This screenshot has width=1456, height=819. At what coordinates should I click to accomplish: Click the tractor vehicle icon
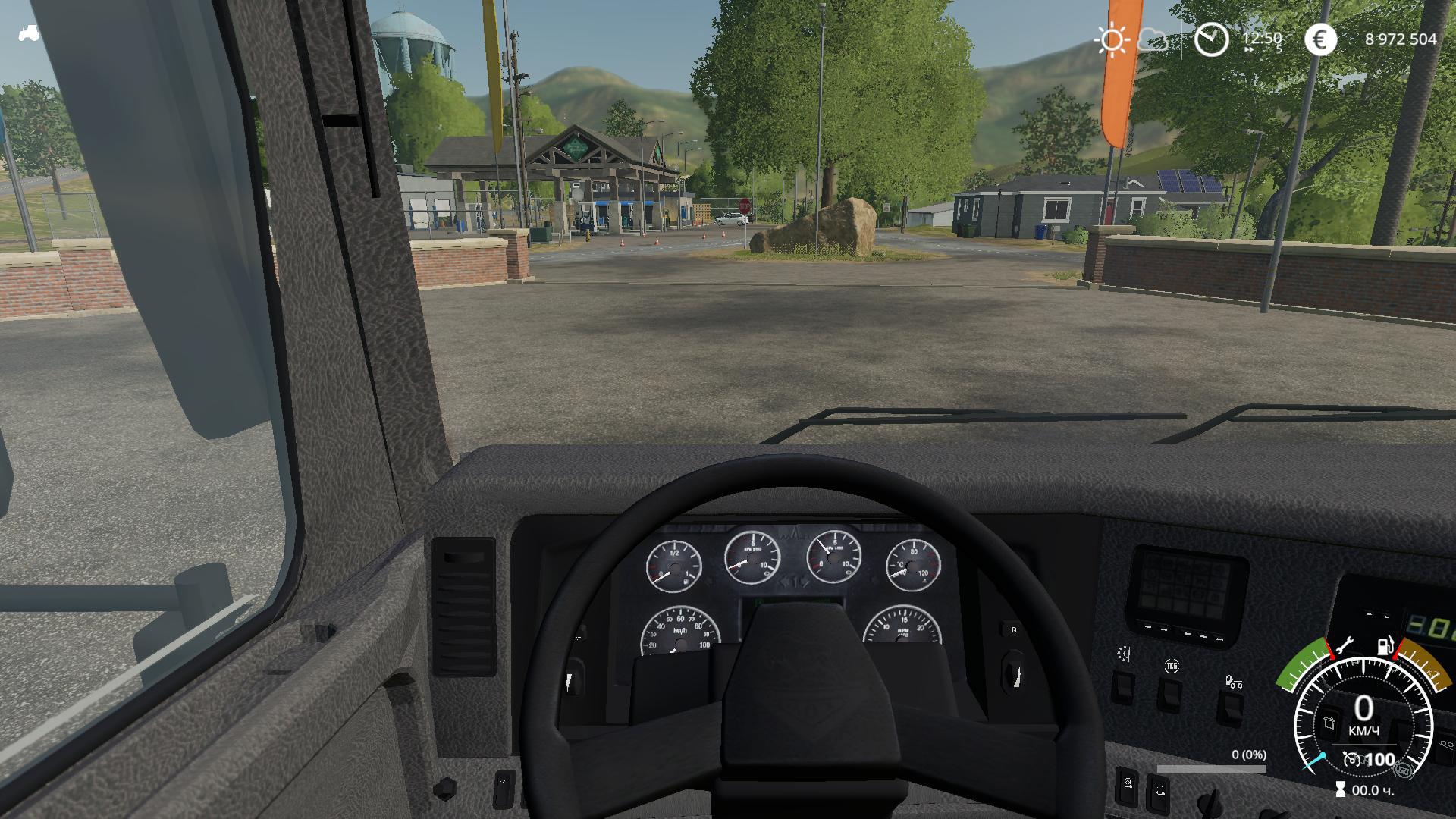[29, 33]
